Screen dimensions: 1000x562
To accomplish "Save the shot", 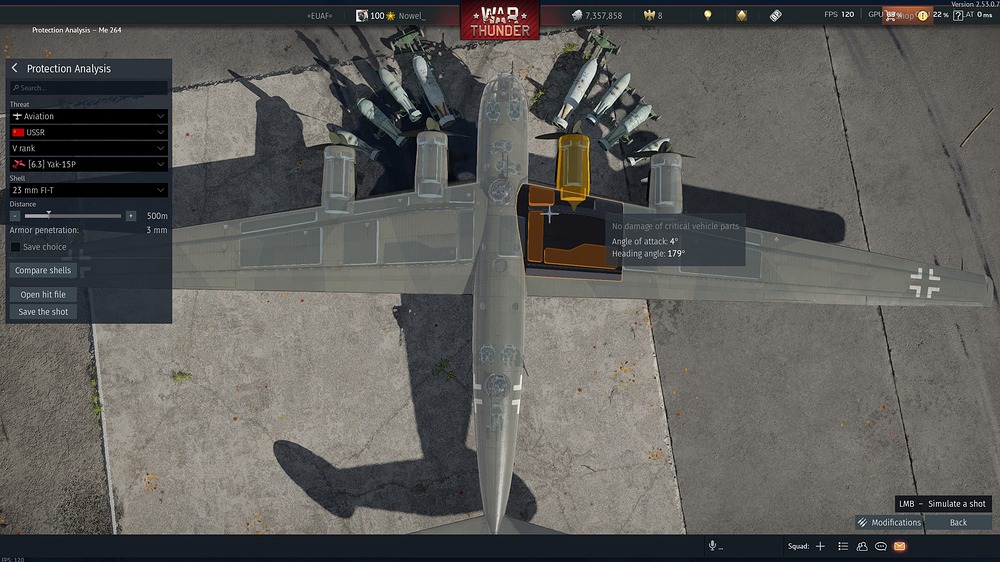I will pyautogui.click(x=43, y=312).
